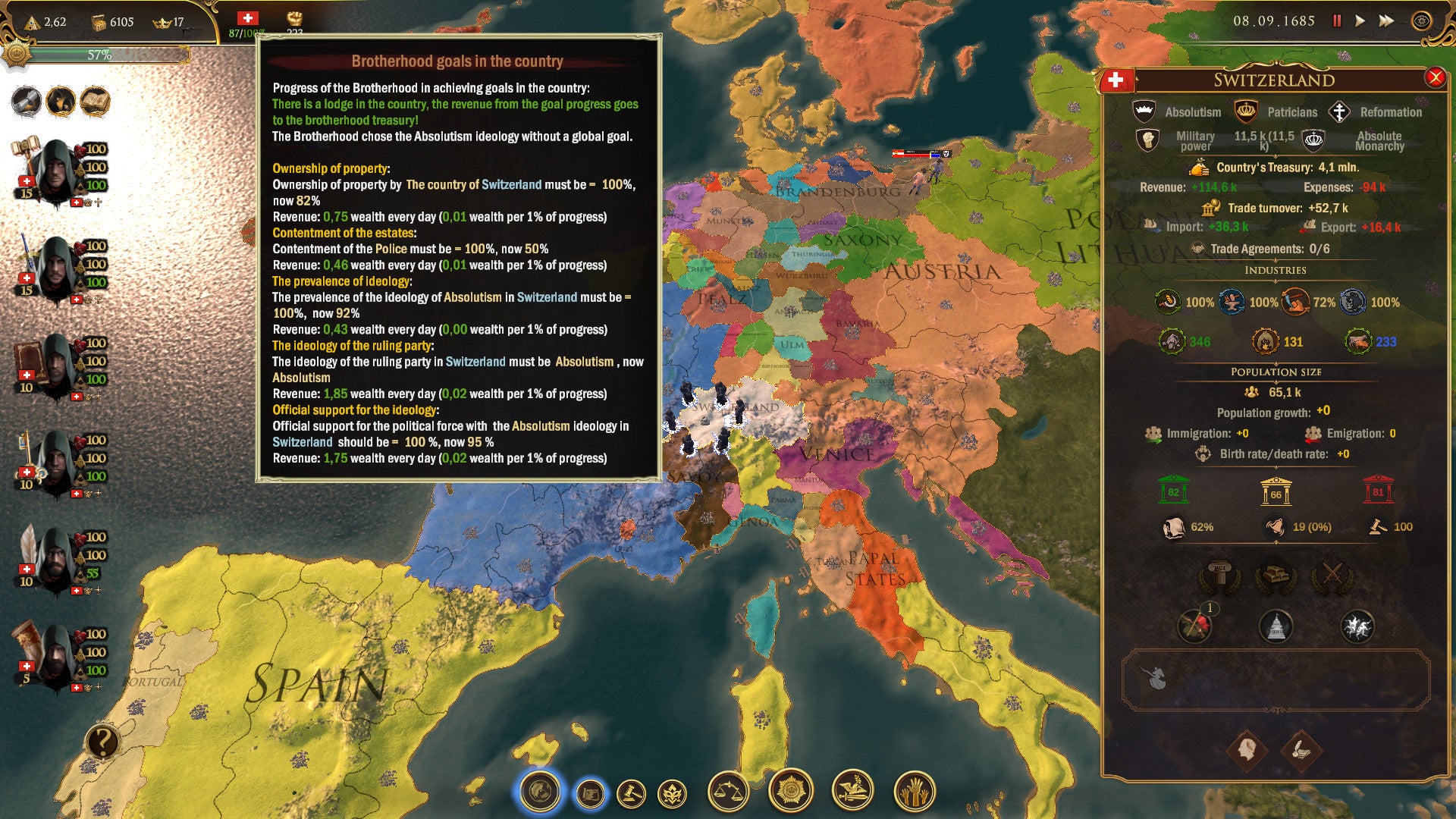Open the gavel button in bottom bar
1456x819 pixels.
tap(631, 794)
